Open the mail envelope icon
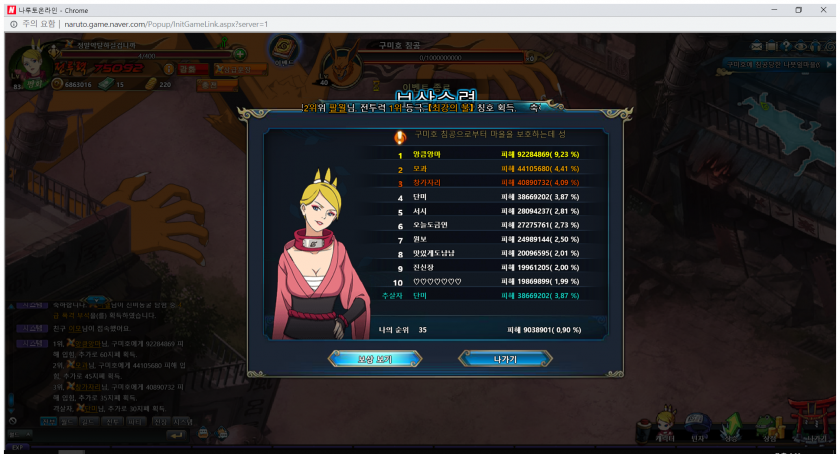Viewport: 840px width, 454px height. [x=757, y=46]
